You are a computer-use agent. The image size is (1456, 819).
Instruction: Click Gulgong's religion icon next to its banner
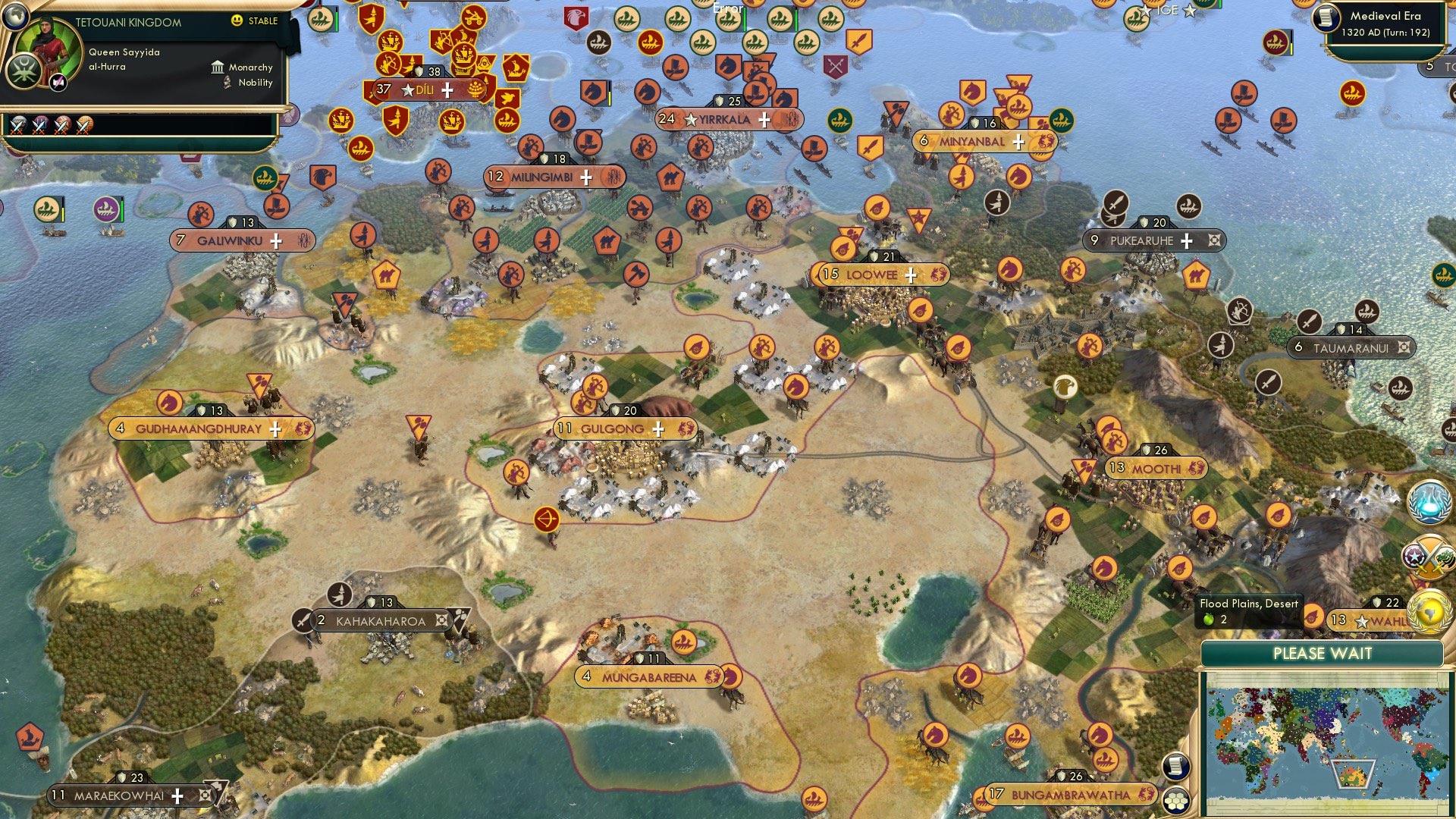(x=689, y=428)
